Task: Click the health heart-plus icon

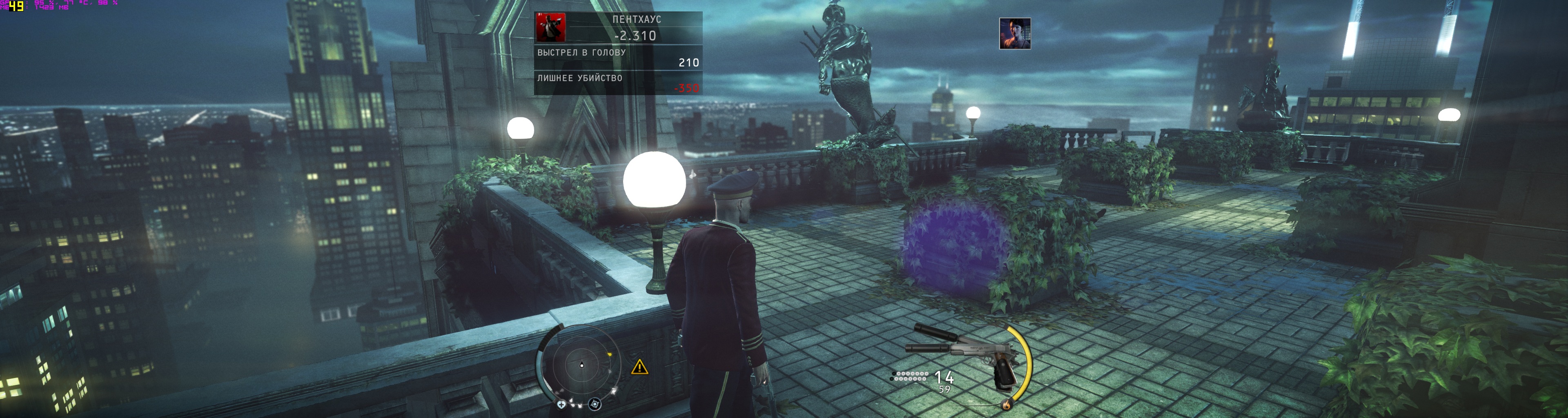Action: [561, 404]
